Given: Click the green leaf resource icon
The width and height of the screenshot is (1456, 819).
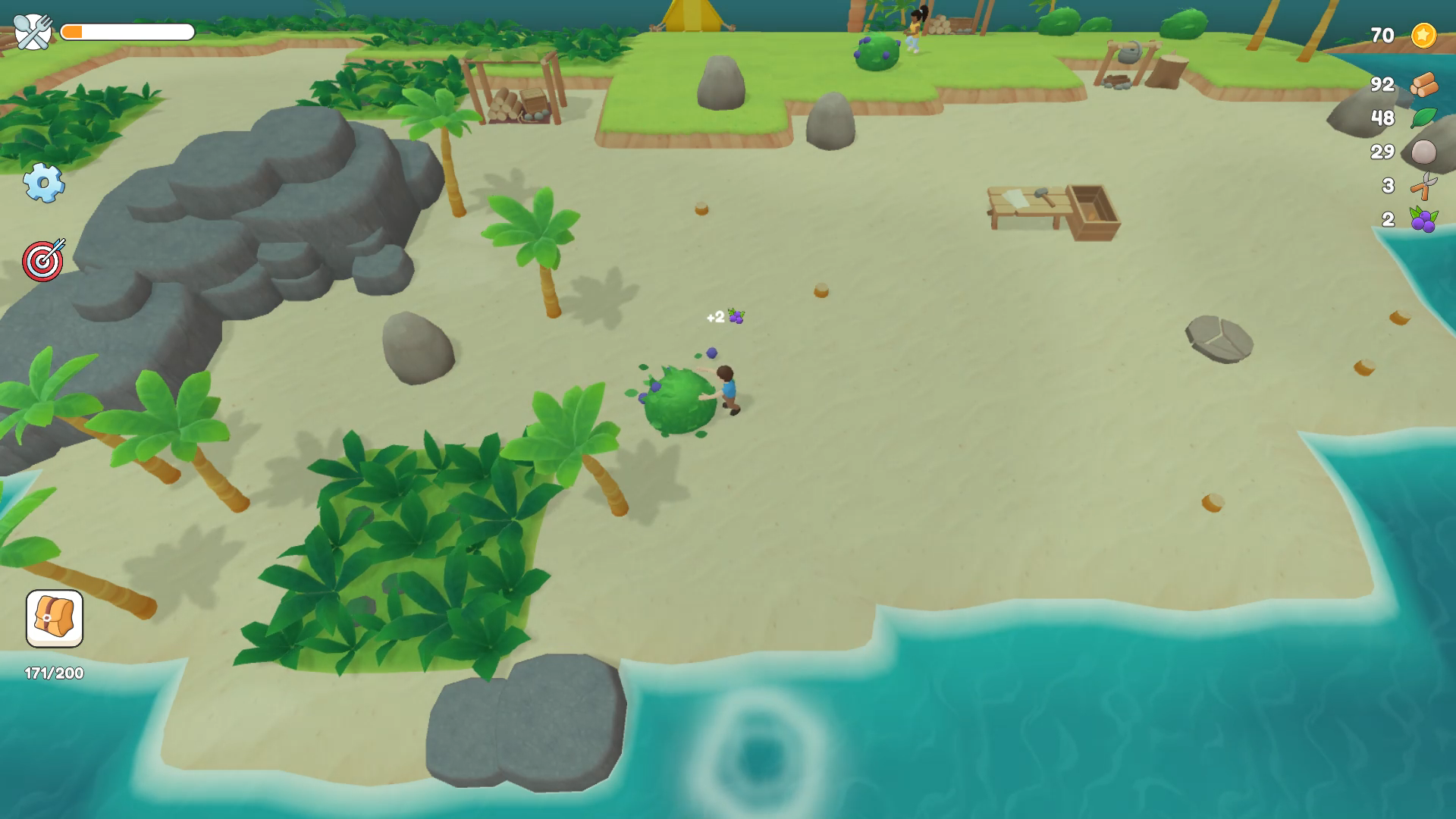Looking at the screenshot, I should click(x=1424, y=119).
